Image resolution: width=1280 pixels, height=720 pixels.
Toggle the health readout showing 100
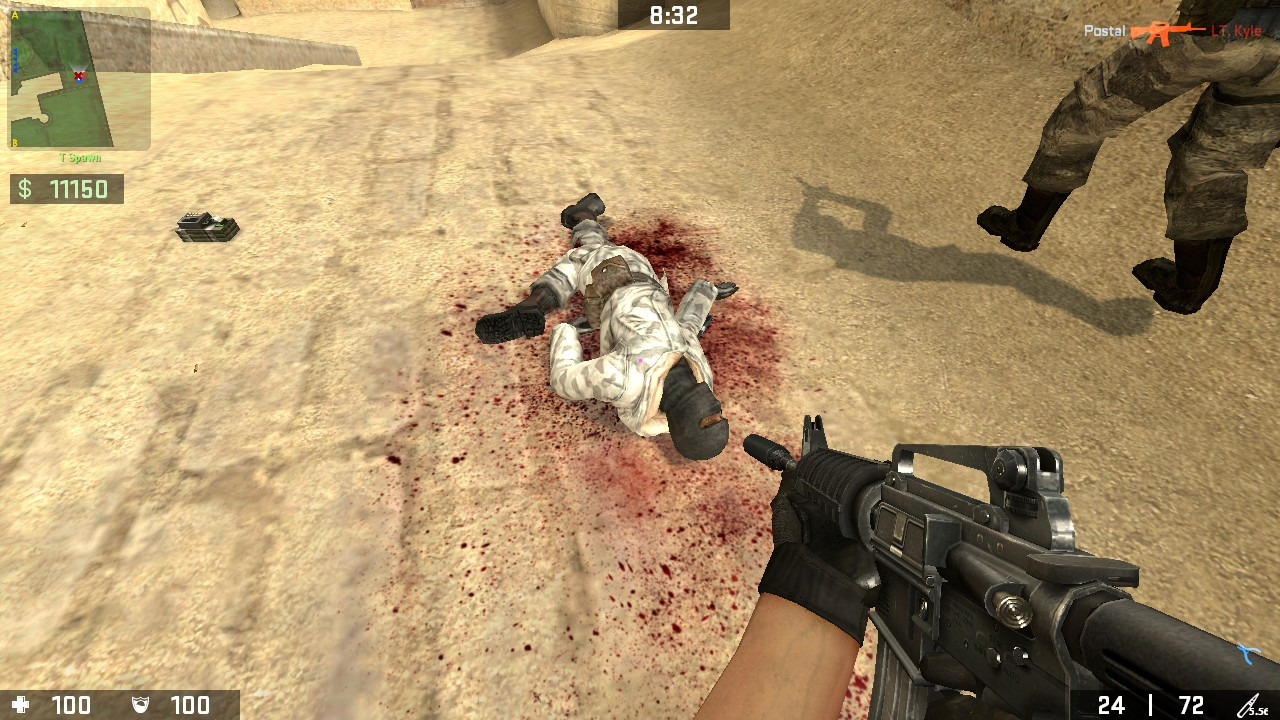click(72, 705)
